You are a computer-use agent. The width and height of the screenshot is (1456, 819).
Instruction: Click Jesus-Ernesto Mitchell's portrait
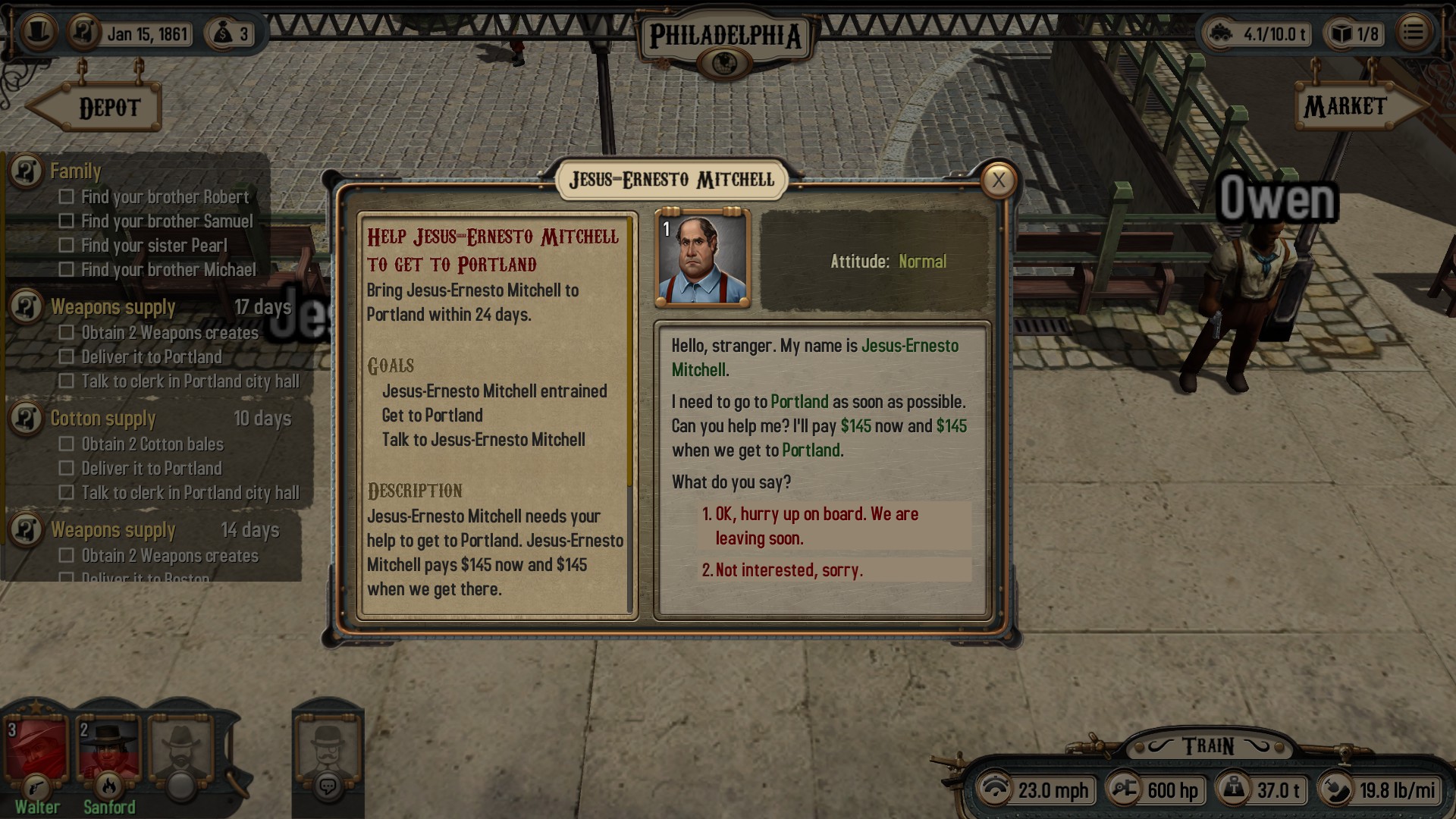point(702,259)
